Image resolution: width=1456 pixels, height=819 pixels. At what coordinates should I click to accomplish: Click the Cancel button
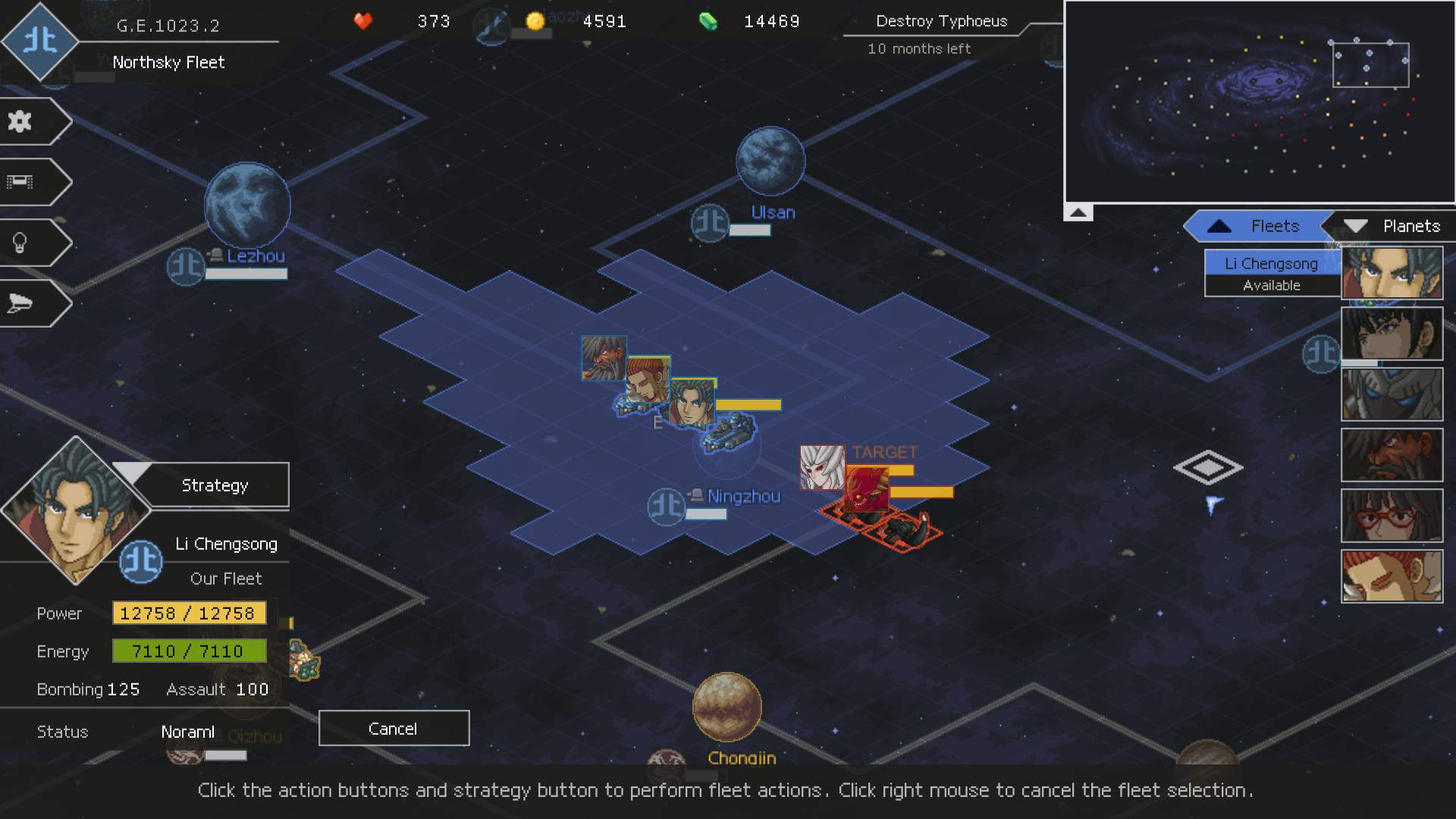[394, 728]
